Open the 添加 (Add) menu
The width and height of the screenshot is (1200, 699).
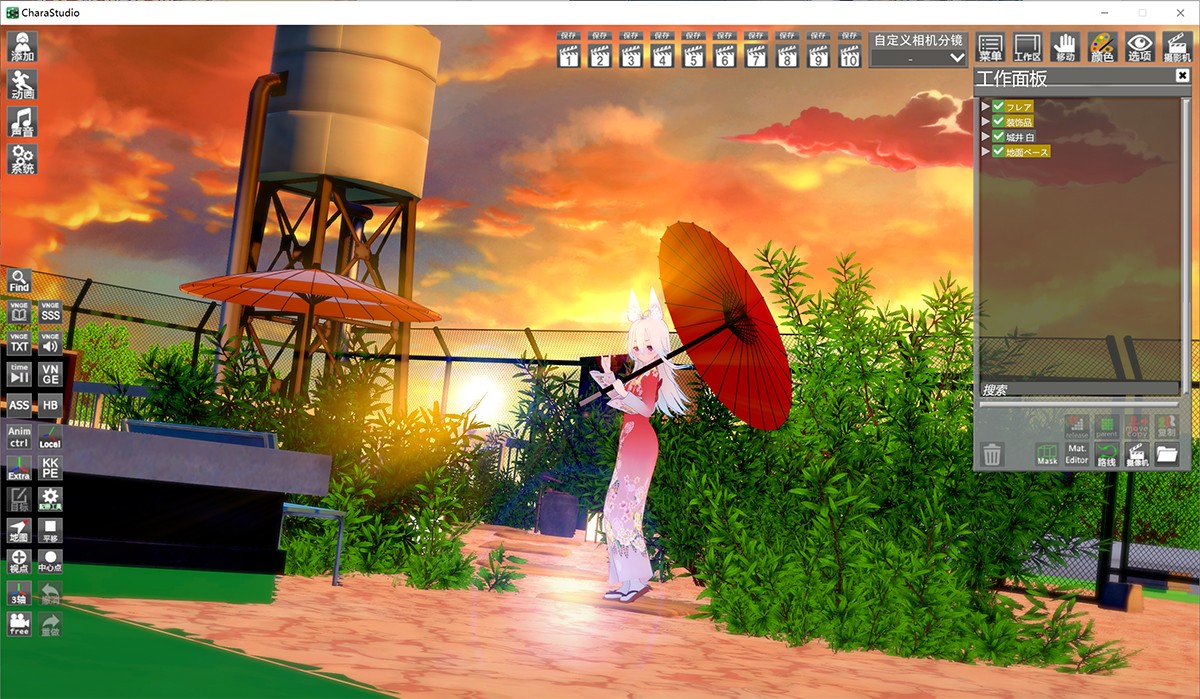(x=22, y=47)
